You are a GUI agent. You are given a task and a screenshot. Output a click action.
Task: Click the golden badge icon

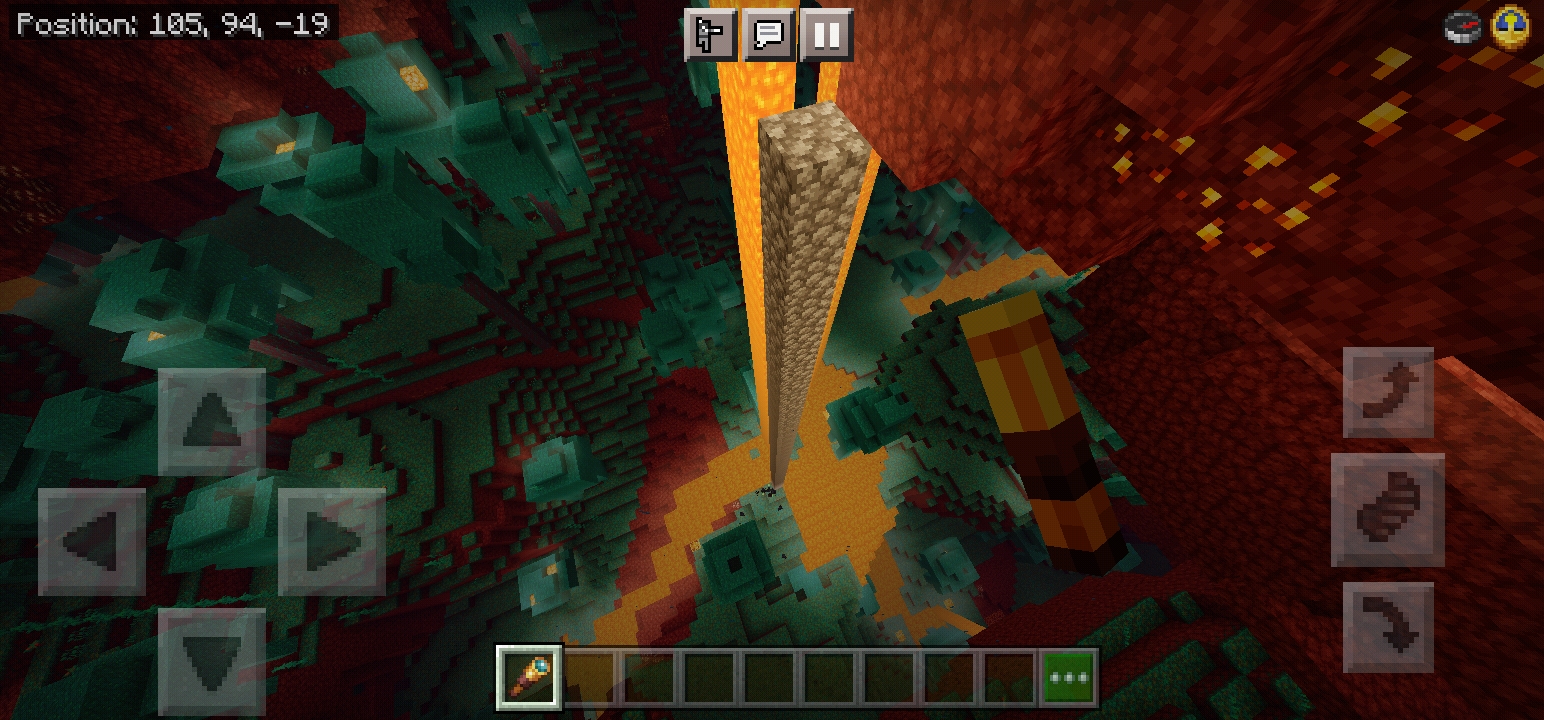tap(1510, 26)
